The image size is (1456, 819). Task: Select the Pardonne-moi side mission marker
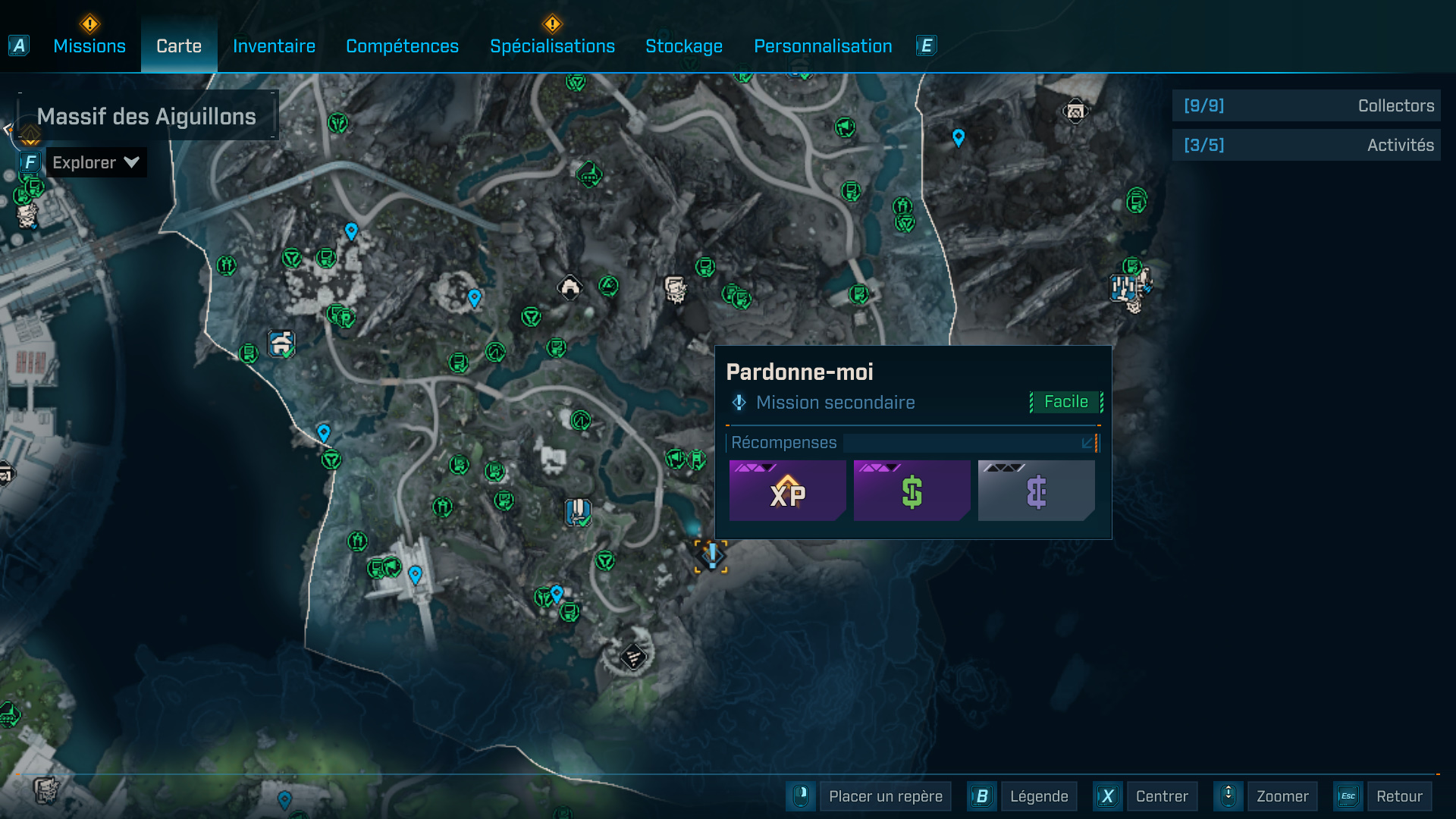click(x=711, y=556)
